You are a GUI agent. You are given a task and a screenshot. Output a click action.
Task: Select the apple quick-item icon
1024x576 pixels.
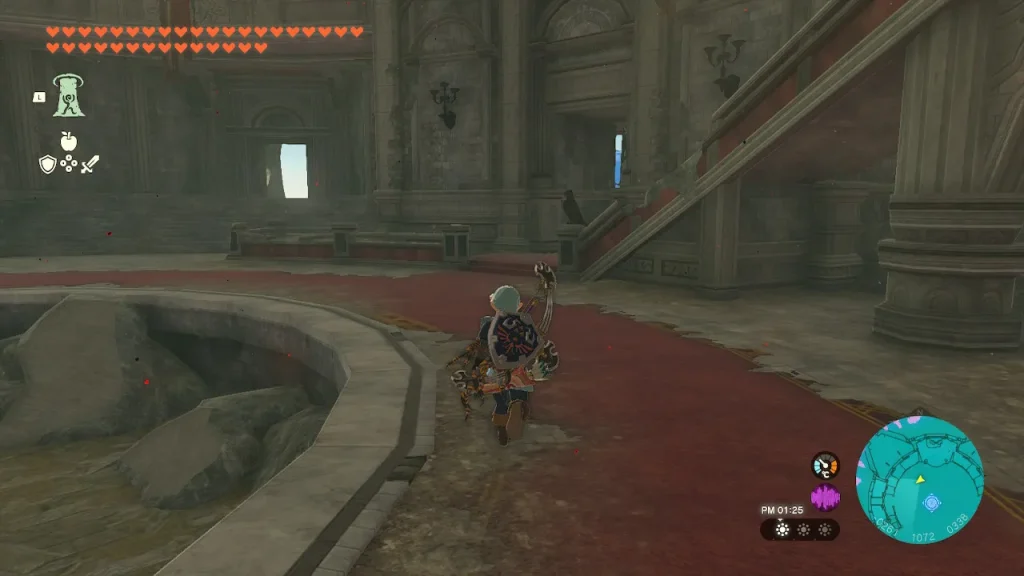[69, 141]
